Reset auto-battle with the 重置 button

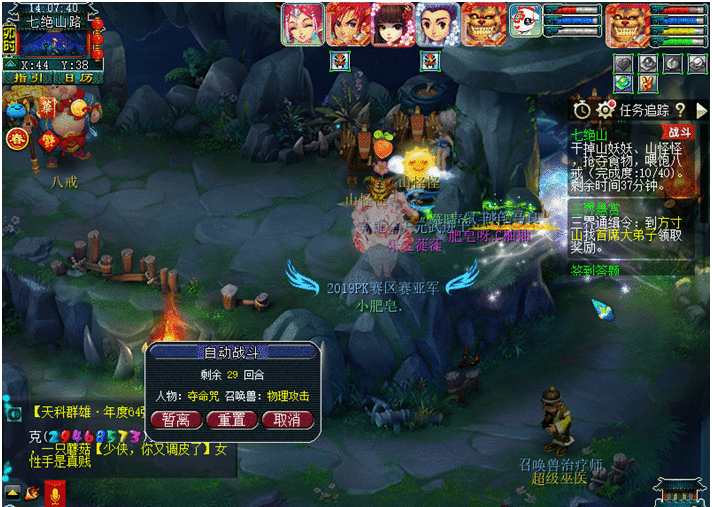pos(231,419)
